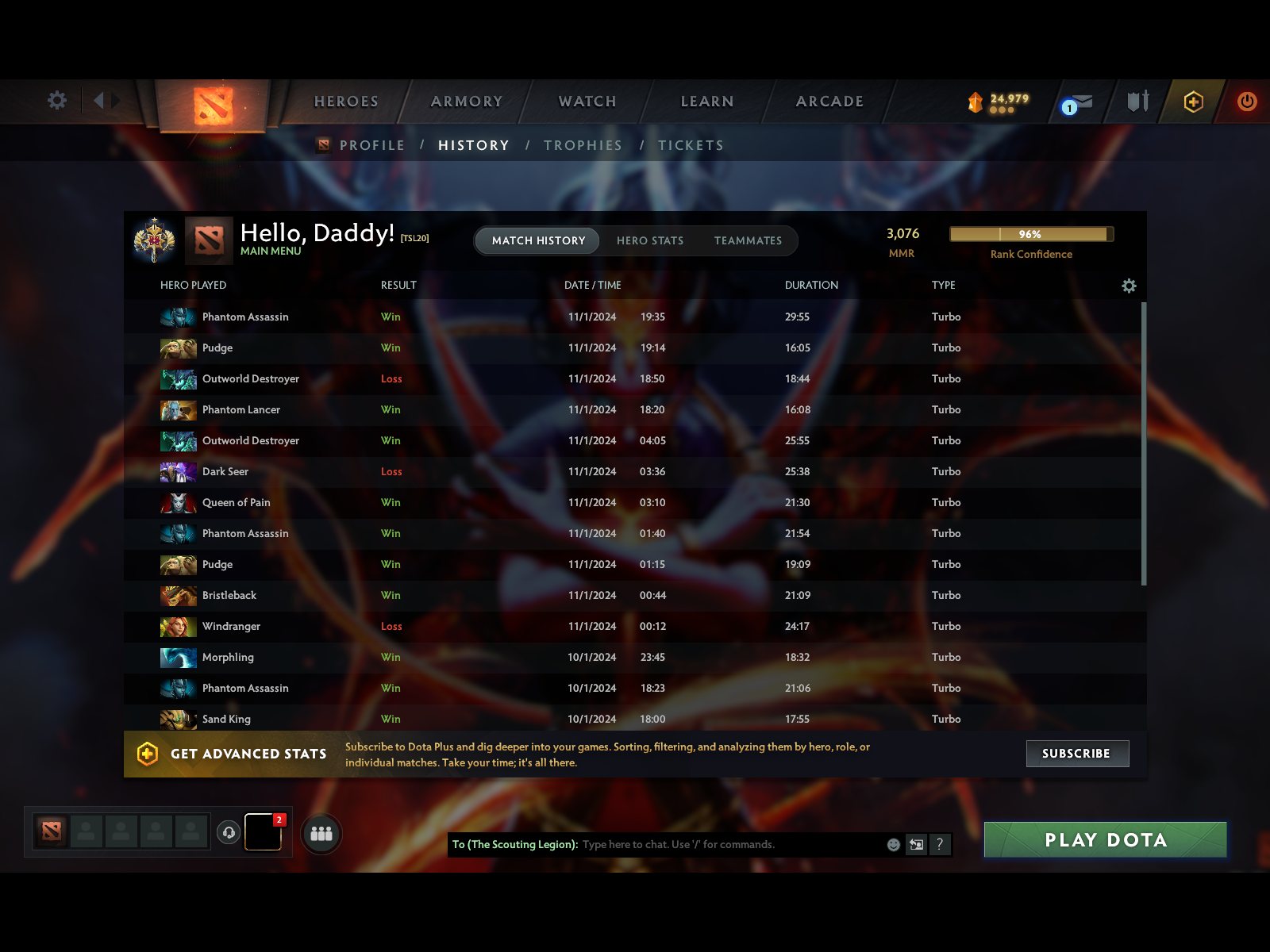The width and height of the screenshot is (1270, 952).
Task: Open the battle pass level display
Action: pos(999,102)
